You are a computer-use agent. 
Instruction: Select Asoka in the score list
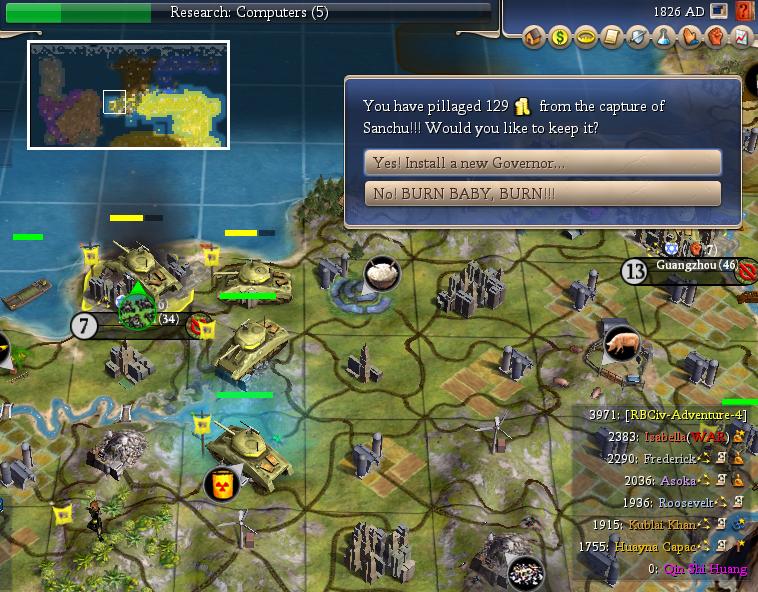[676, 480]
